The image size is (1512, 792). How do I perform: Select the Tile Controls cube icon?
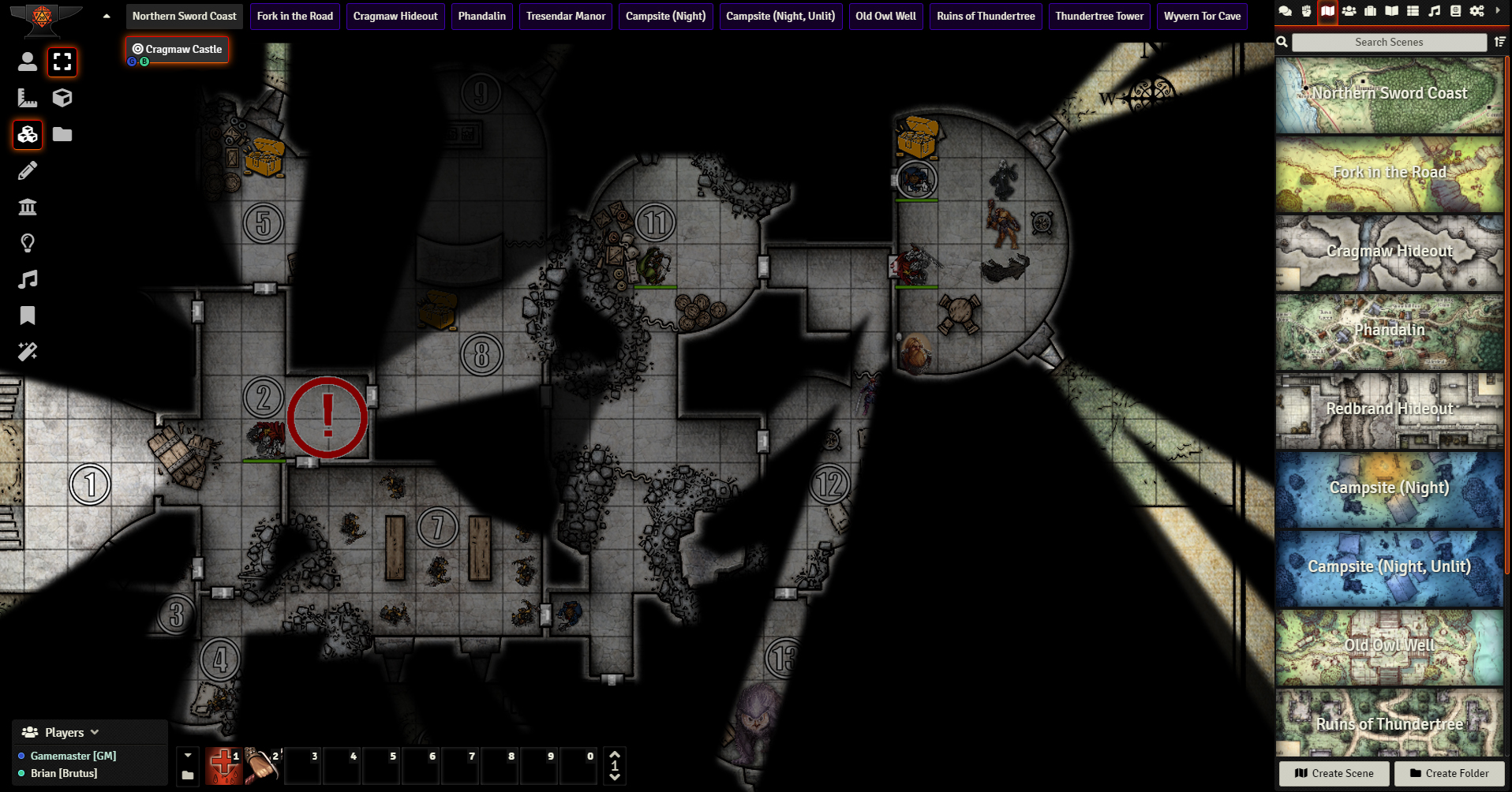coord(62,98)
